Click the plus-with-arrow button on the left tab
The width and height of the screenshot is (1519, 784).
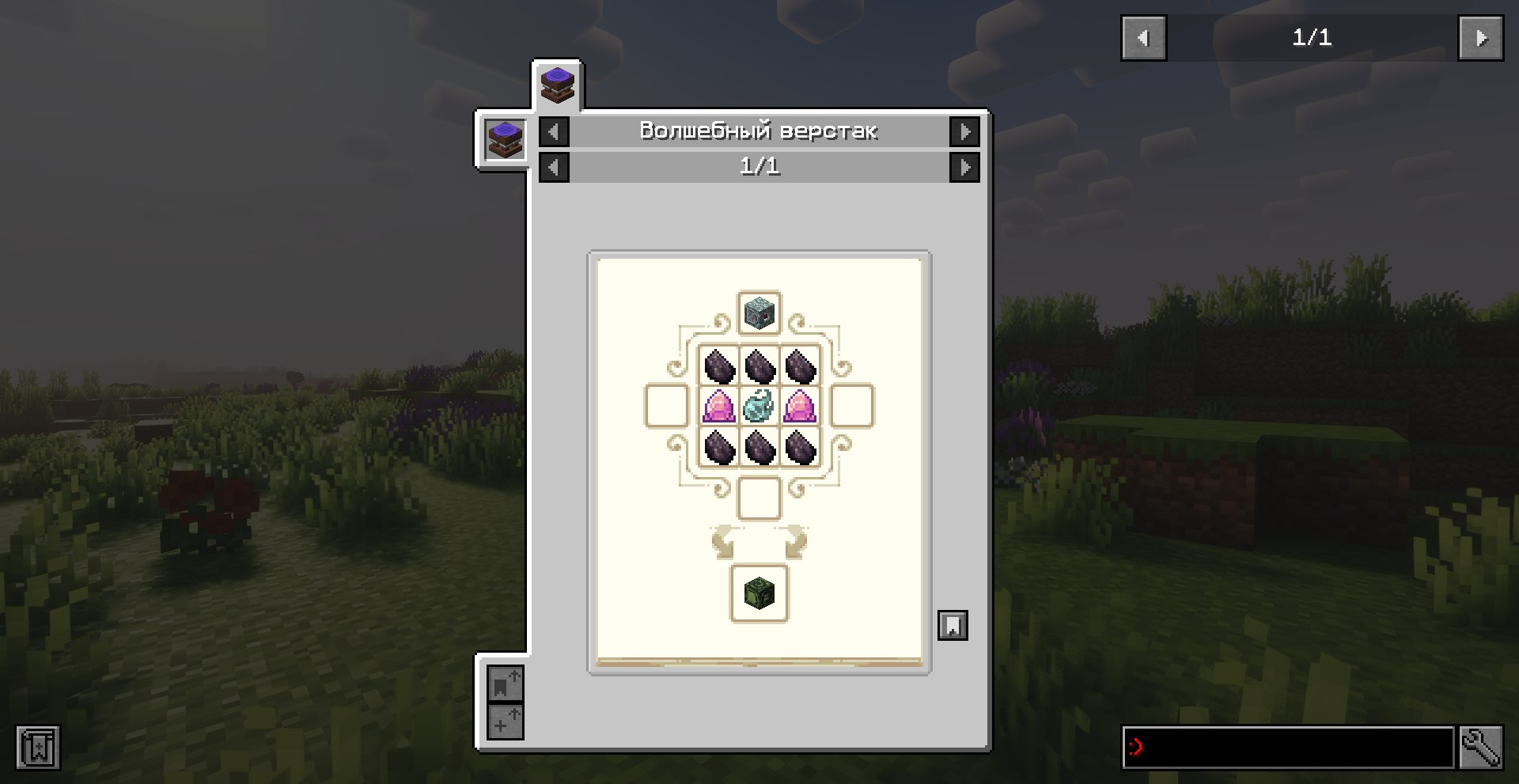504,722
